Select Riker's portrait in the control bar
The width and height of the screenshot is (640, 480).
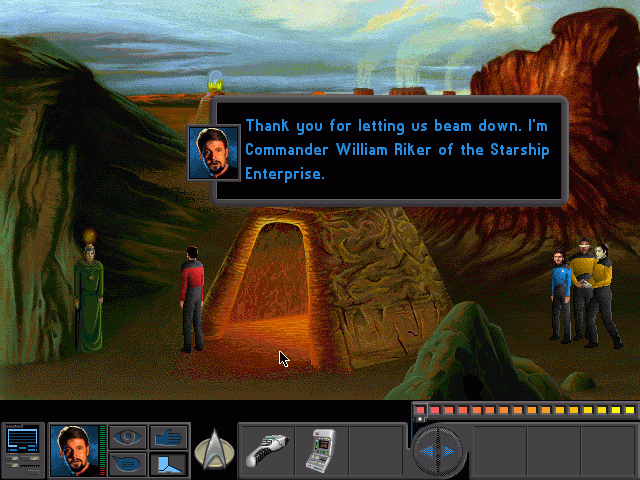coord(75,449)
